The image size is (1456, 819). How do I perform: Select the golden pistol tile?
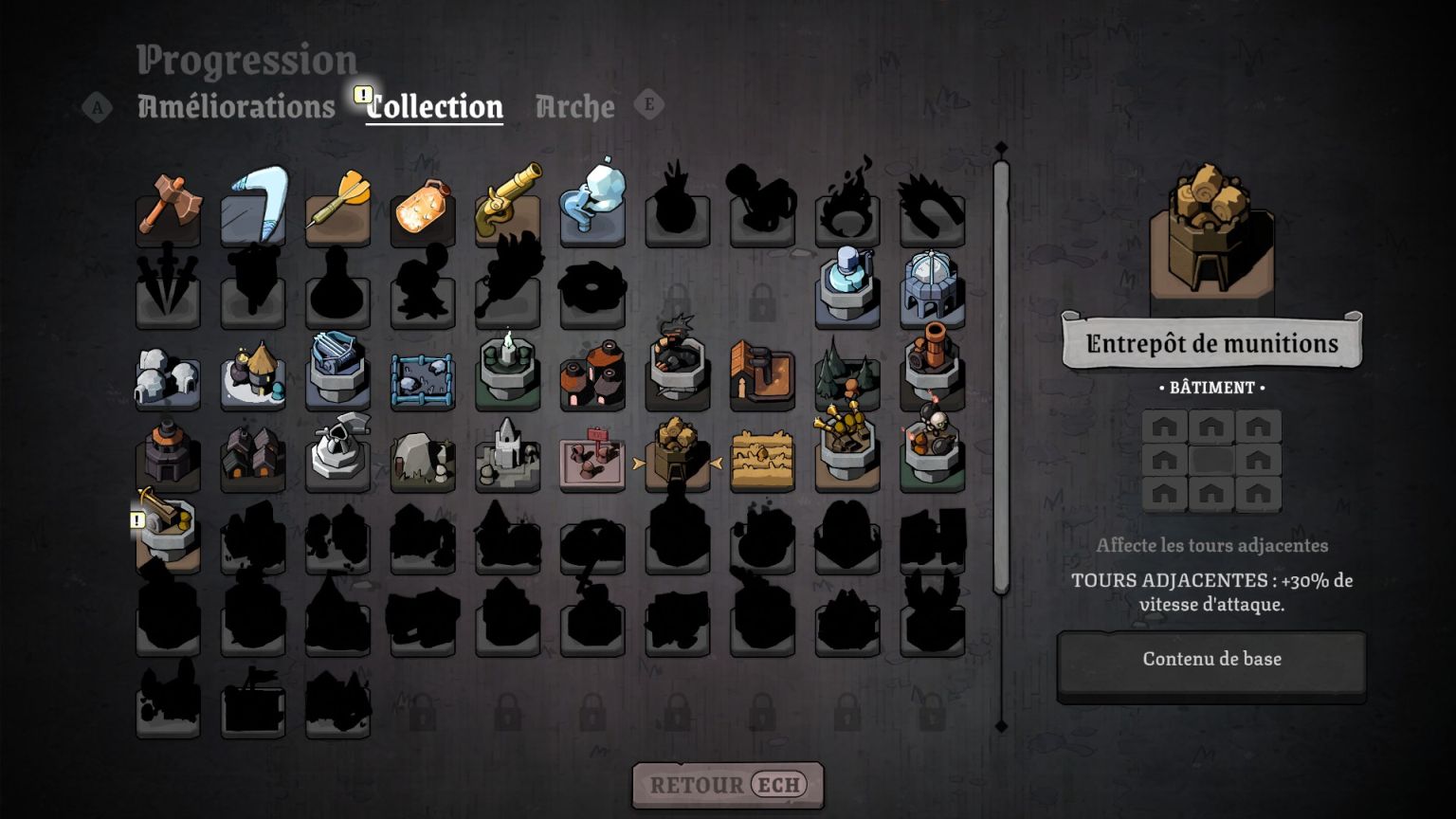tap(507, 209)
